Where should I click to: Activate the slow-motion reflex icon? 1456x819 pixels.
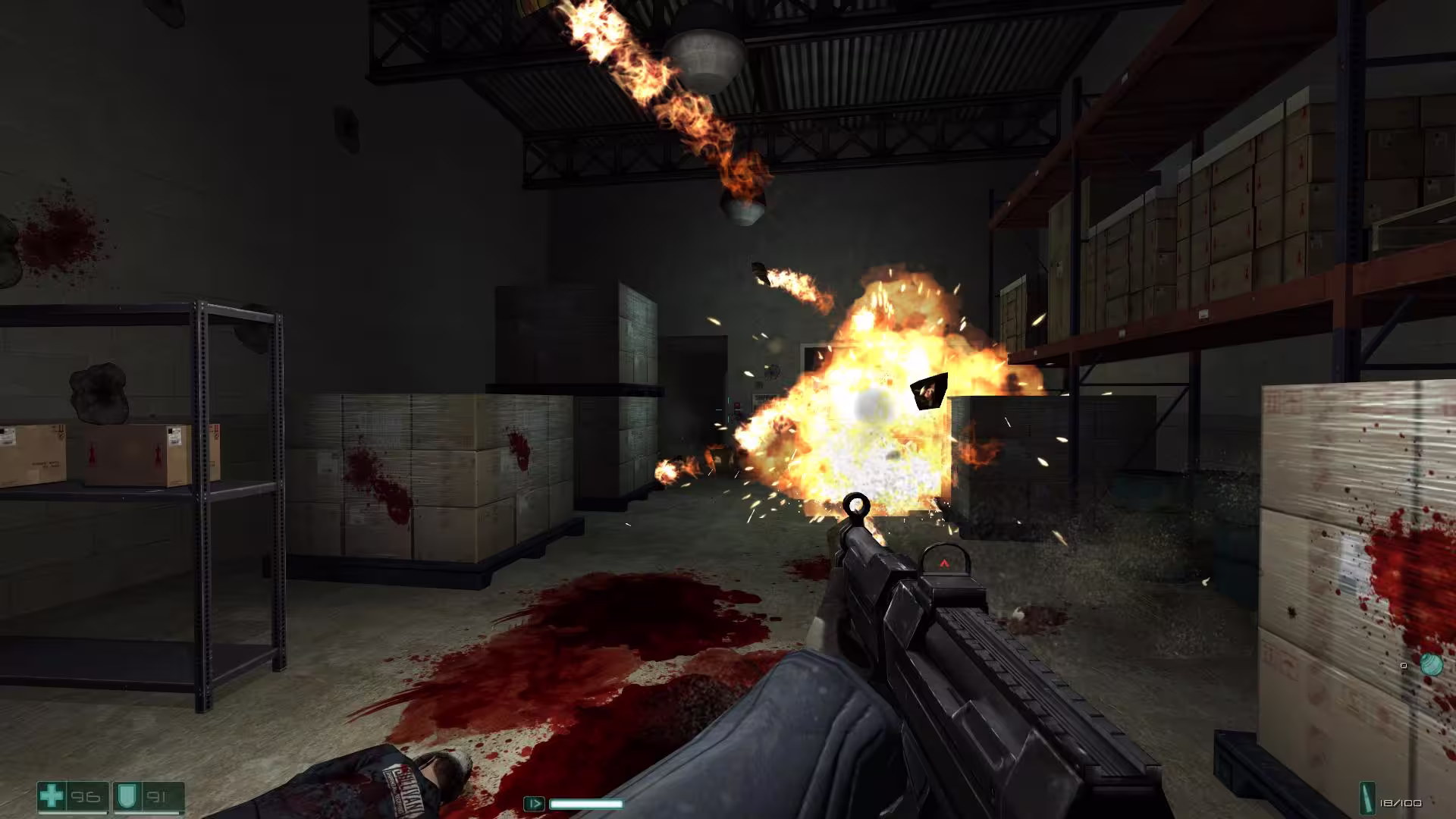(534, 803)
